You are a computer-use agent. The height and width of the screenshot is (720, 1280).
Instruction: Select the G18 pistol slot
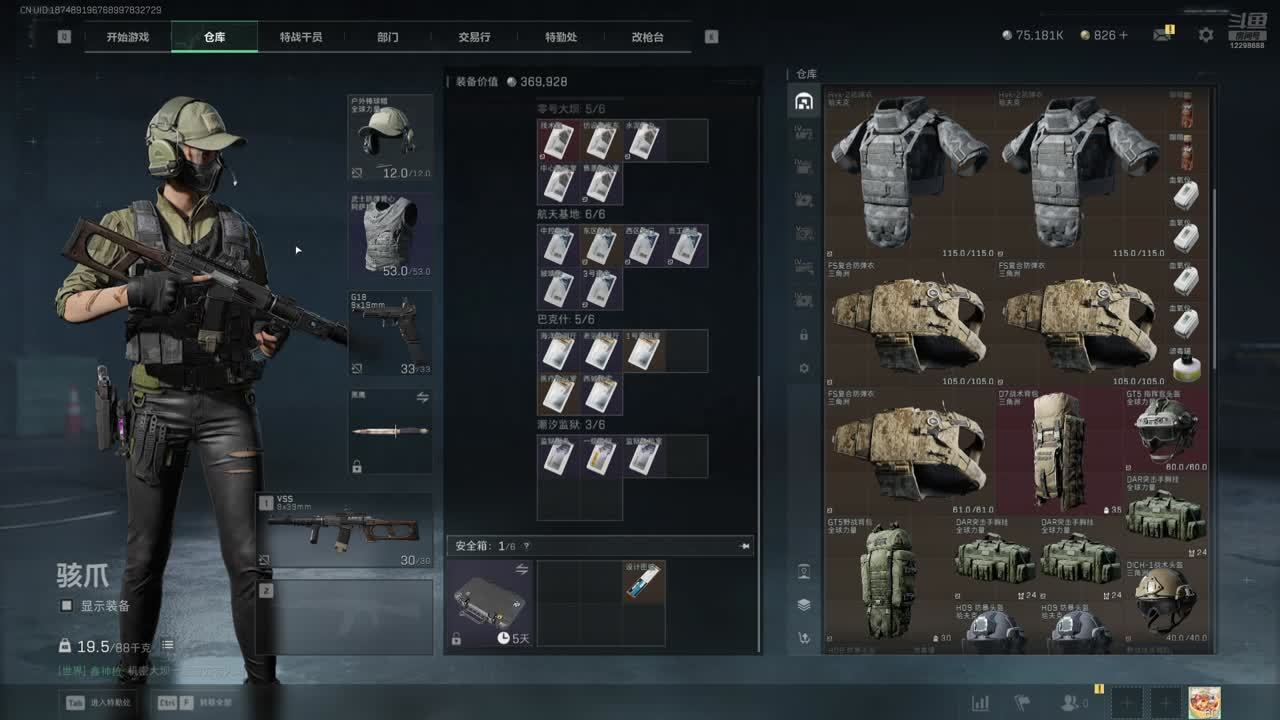[x=390, y=333]
